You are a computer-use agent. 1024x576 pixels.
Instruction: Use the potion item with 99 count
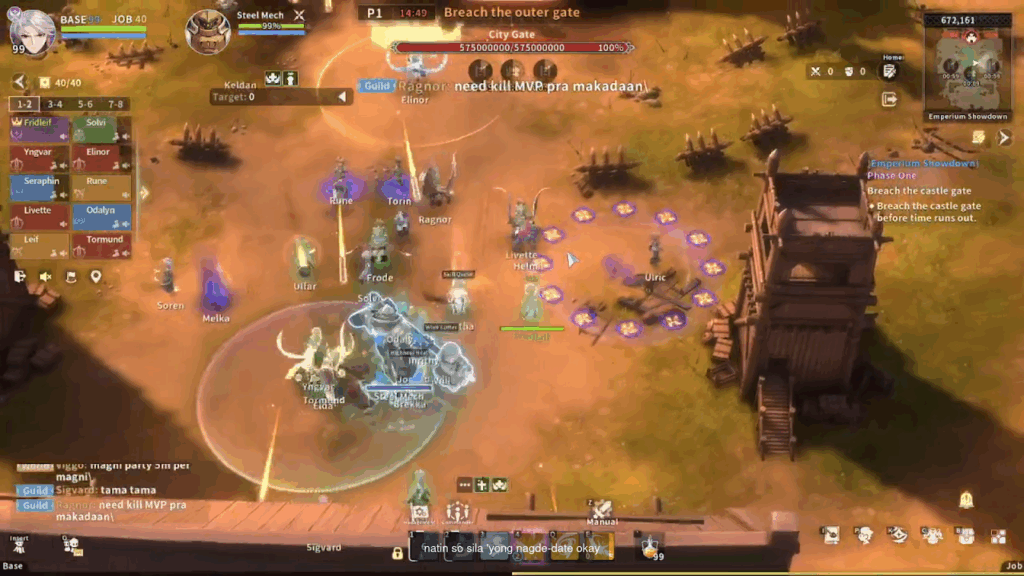[x=649, y=545]
